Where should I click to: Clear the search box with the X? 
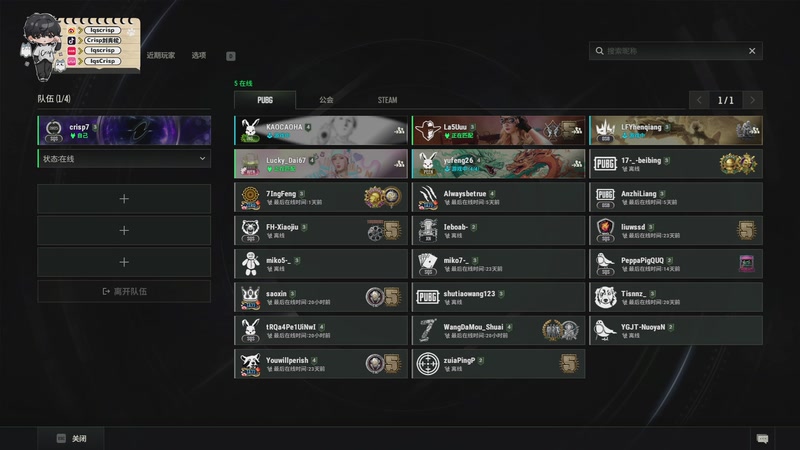pyautogui.click(x=752, y=51)
